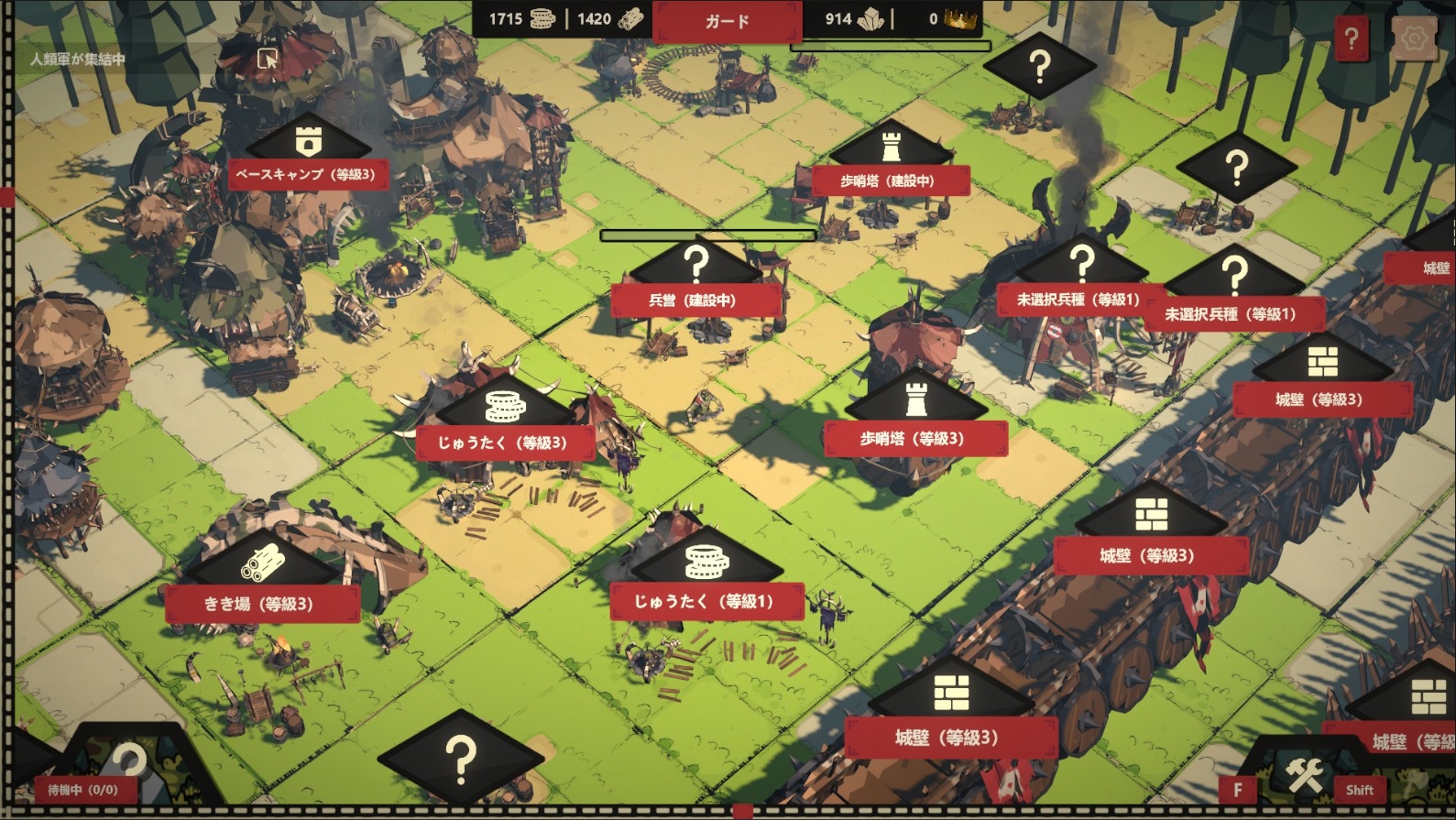The height and width of the screenshot is (820, 1456).
Task: Select the じゅうたく (等級3) house label
Action: pyautogui.click(x=503, y=443)
